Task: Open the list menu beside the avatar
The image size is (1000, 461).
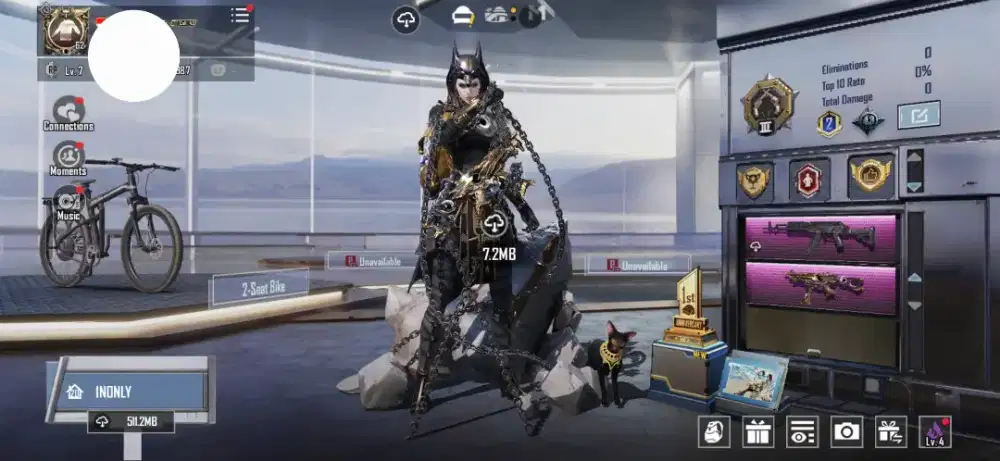Action: 240,16
